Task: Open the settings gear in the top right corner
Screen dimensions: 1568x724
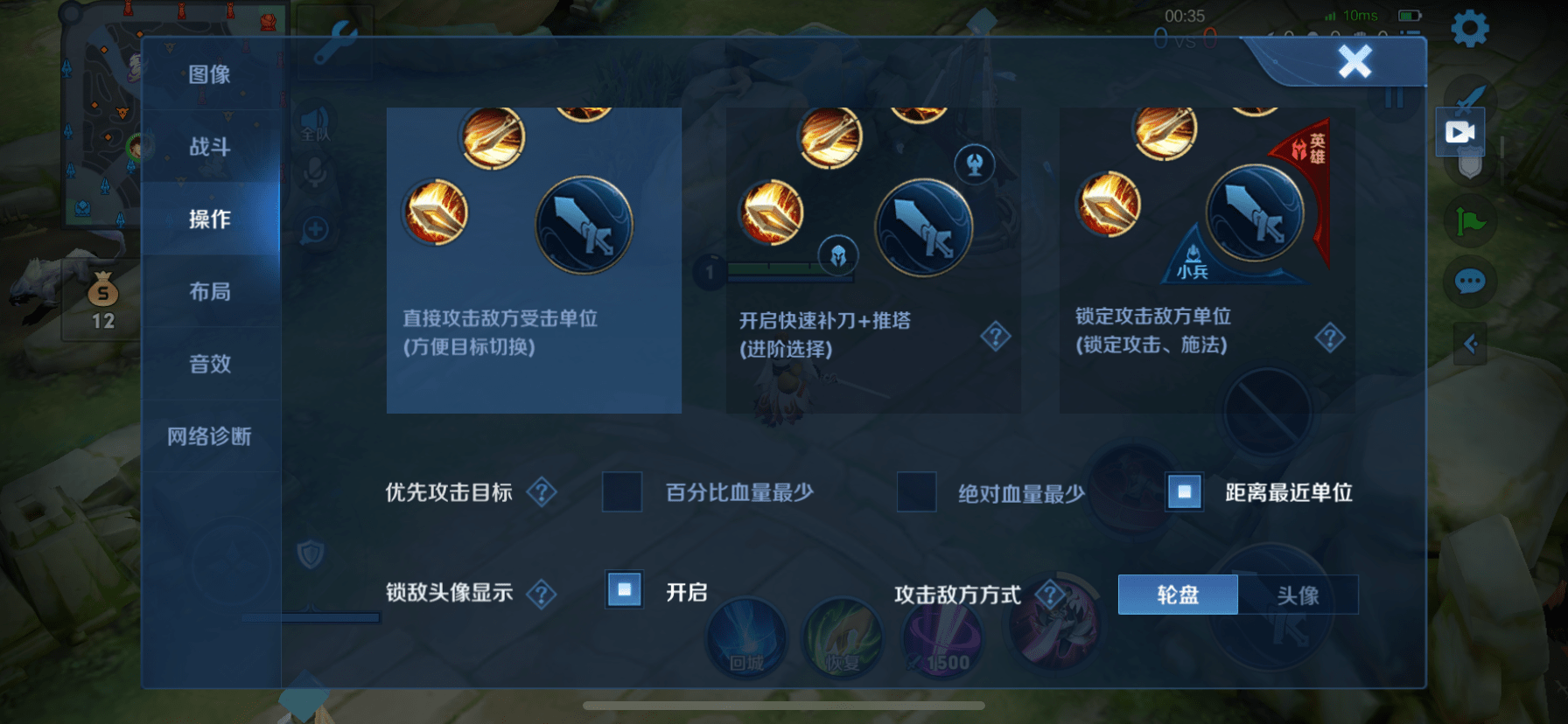Action: point(1470,28)
